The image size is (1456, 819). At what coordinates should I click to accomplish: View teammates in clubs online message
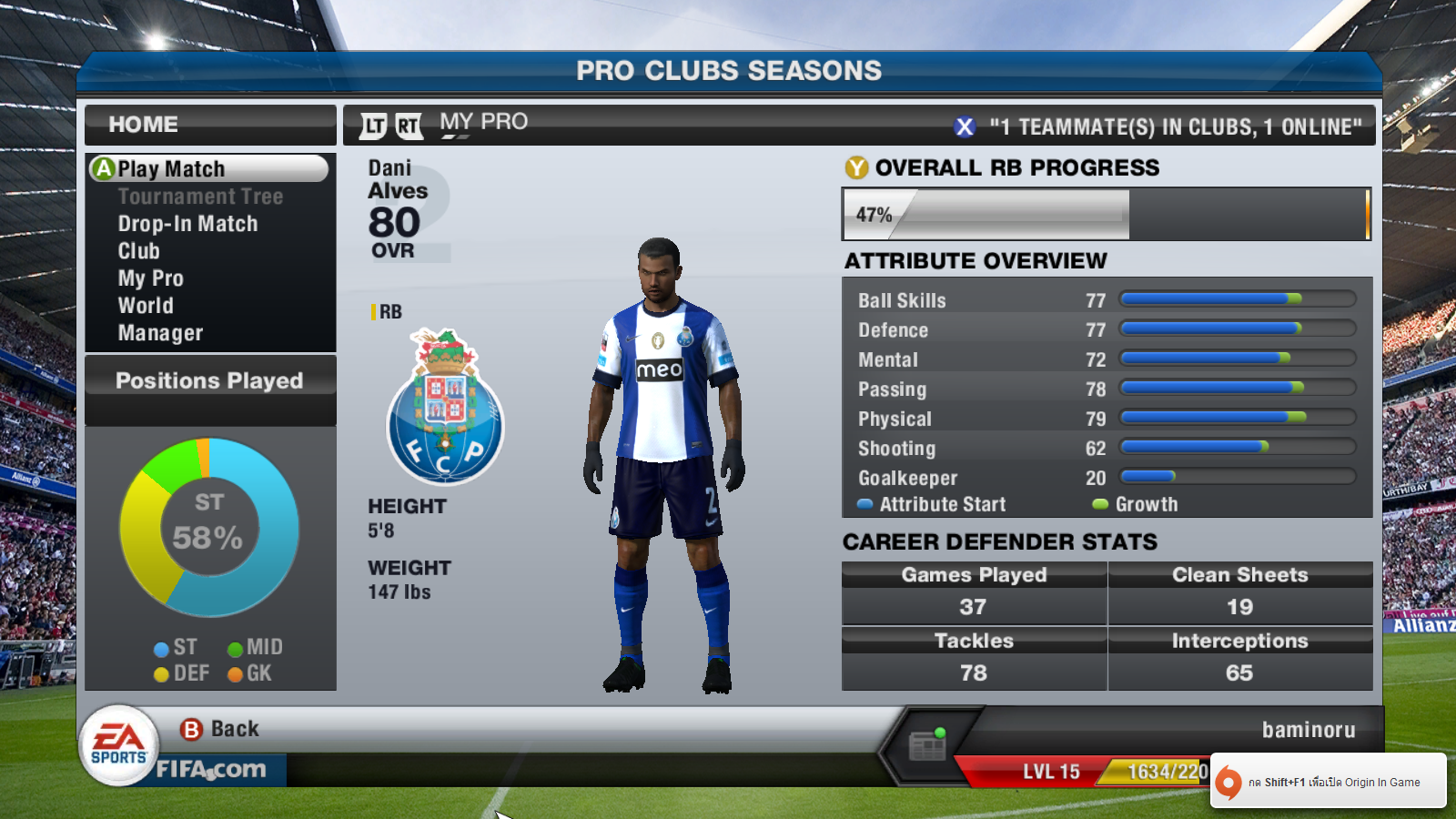pos(1159,126)
